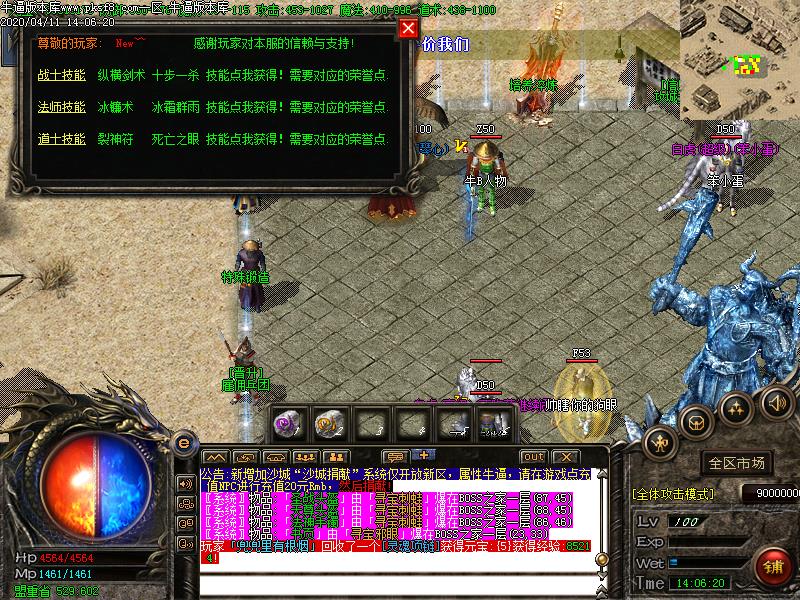Open the 道士技能 taoist skills link

[61, 138]
